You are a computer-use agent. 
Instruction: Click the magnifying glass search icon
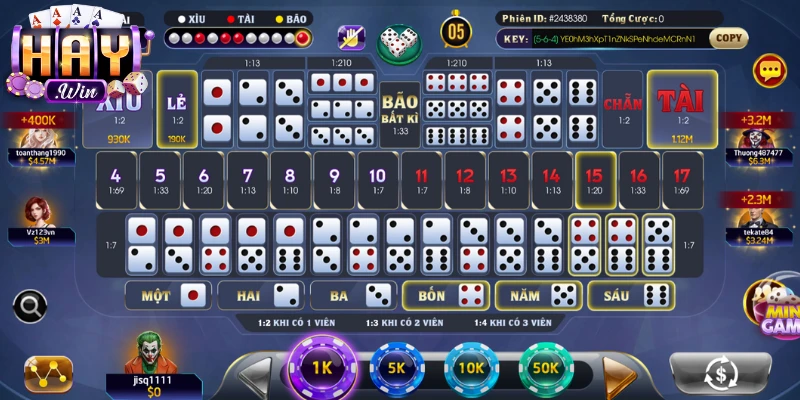pos(31,304)
